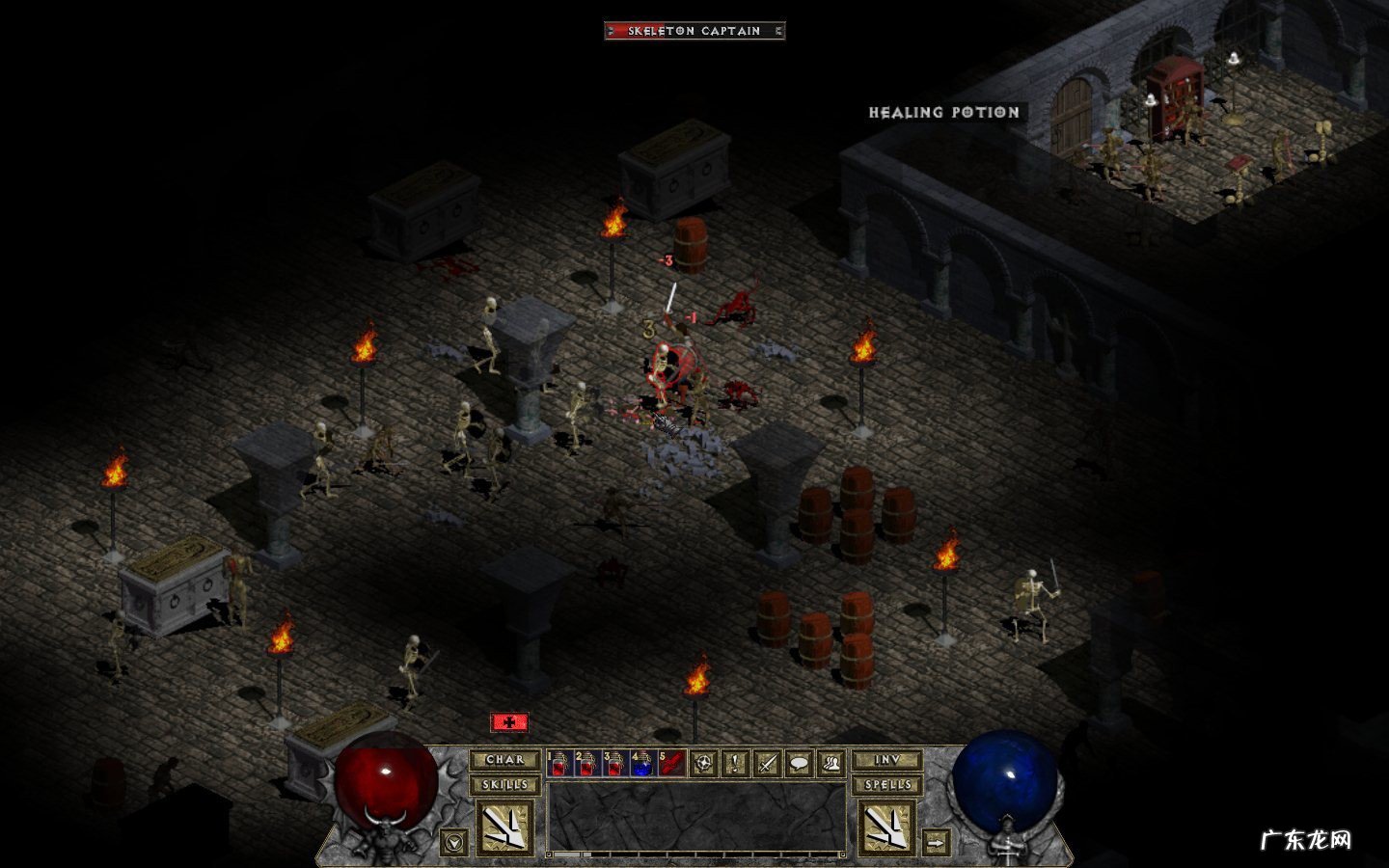The width and height of the screenshot is (1389, 868).
Task: Open the quest log exclamation button
Action: coord(736,764)
